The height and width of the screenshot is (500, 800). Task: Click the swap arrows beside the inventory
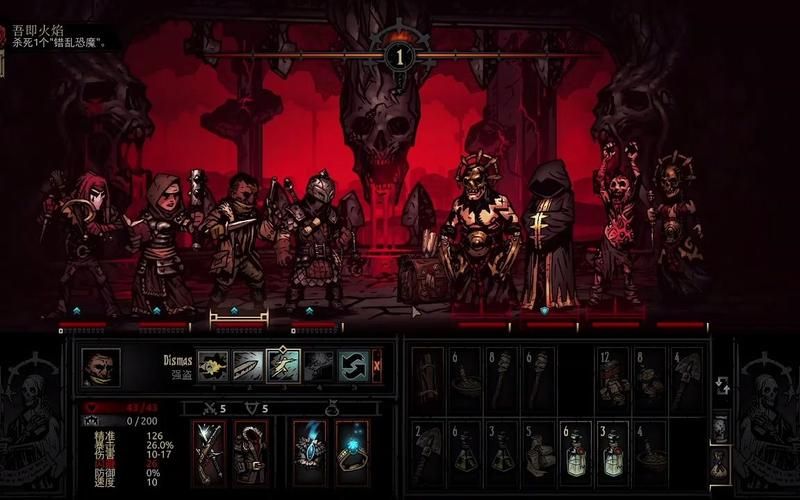[722, 385]
